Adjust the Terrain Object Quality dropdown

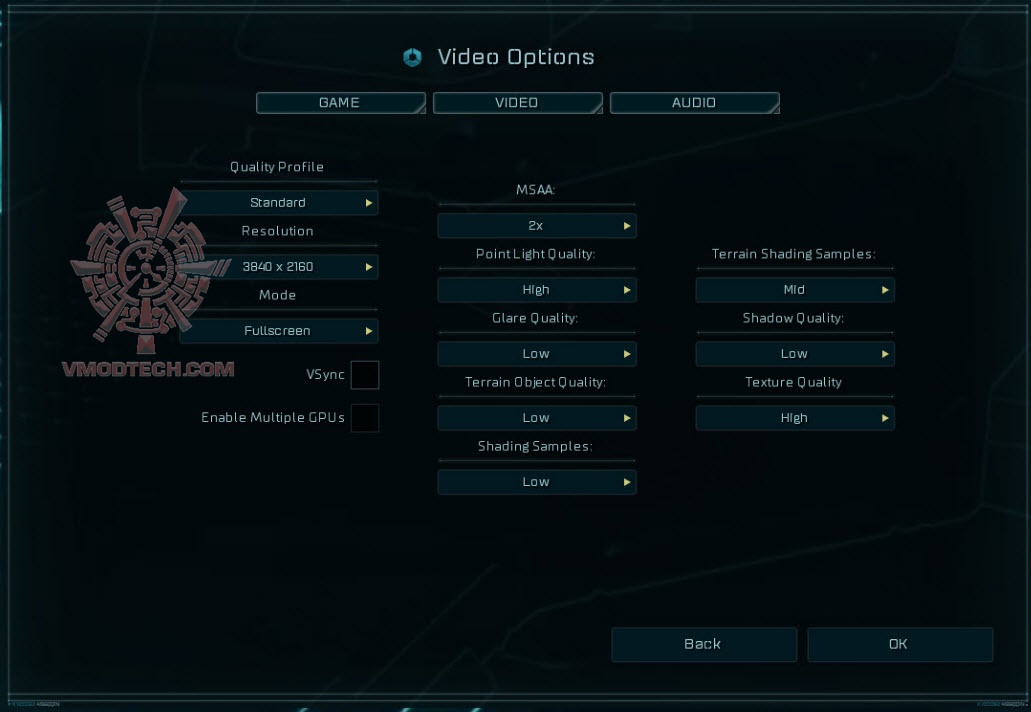pos(537,418)
